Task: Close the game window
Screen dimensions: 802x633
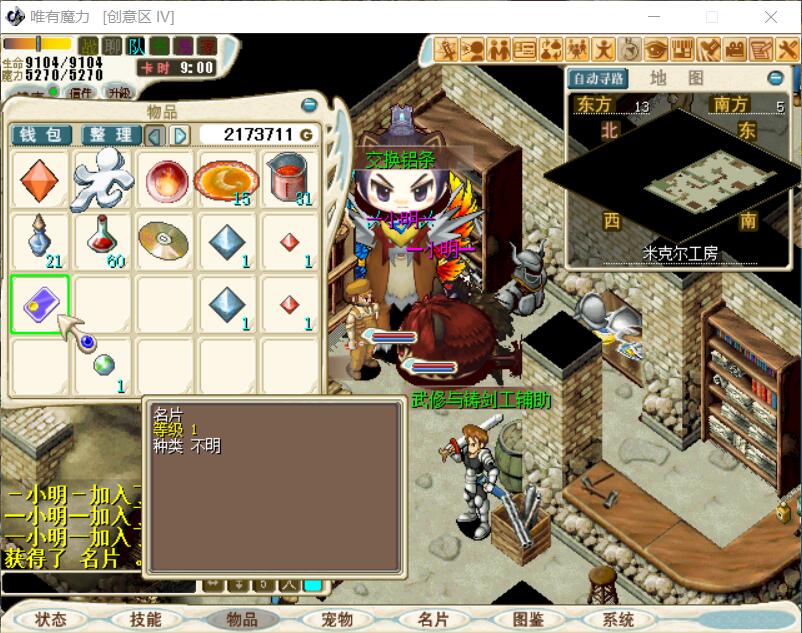Action: tap(771, 17)
